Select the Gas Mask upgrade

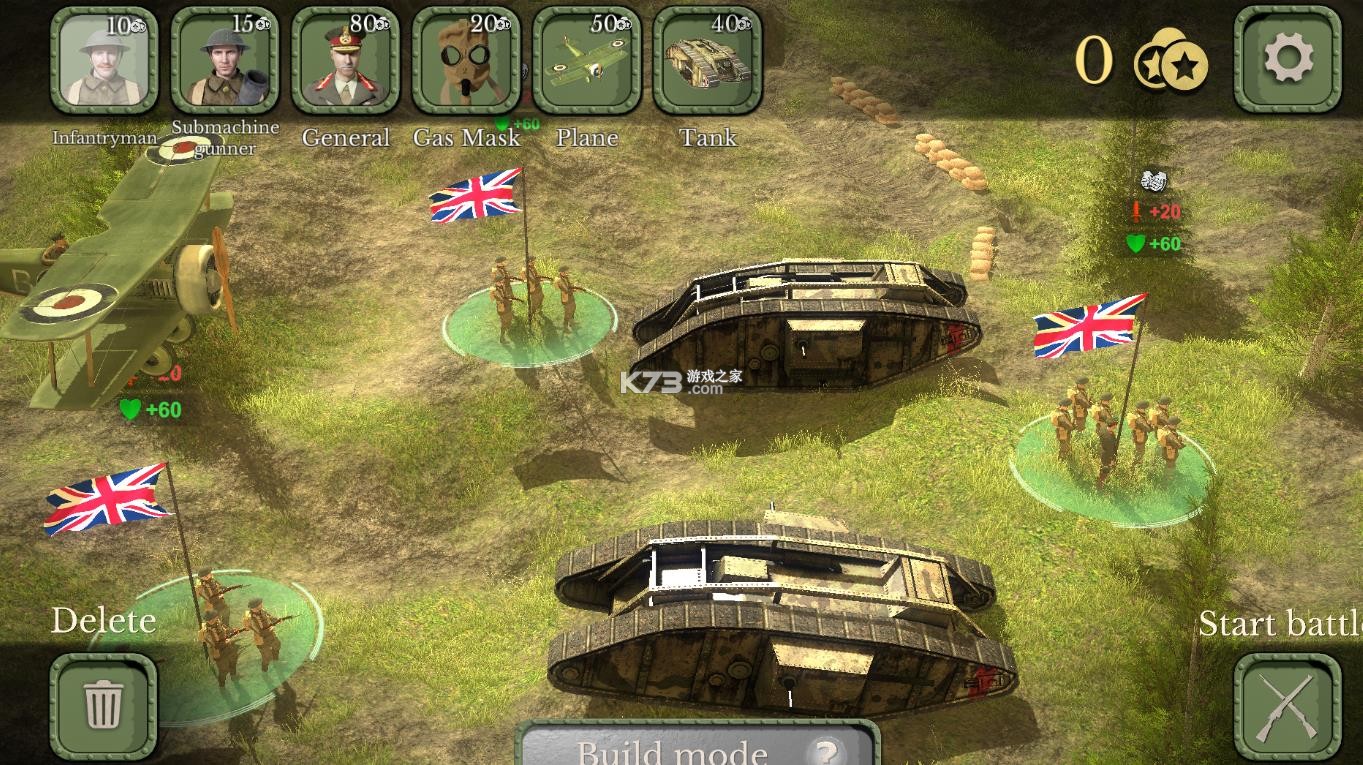pyautogui.click(x=466, y=60)
